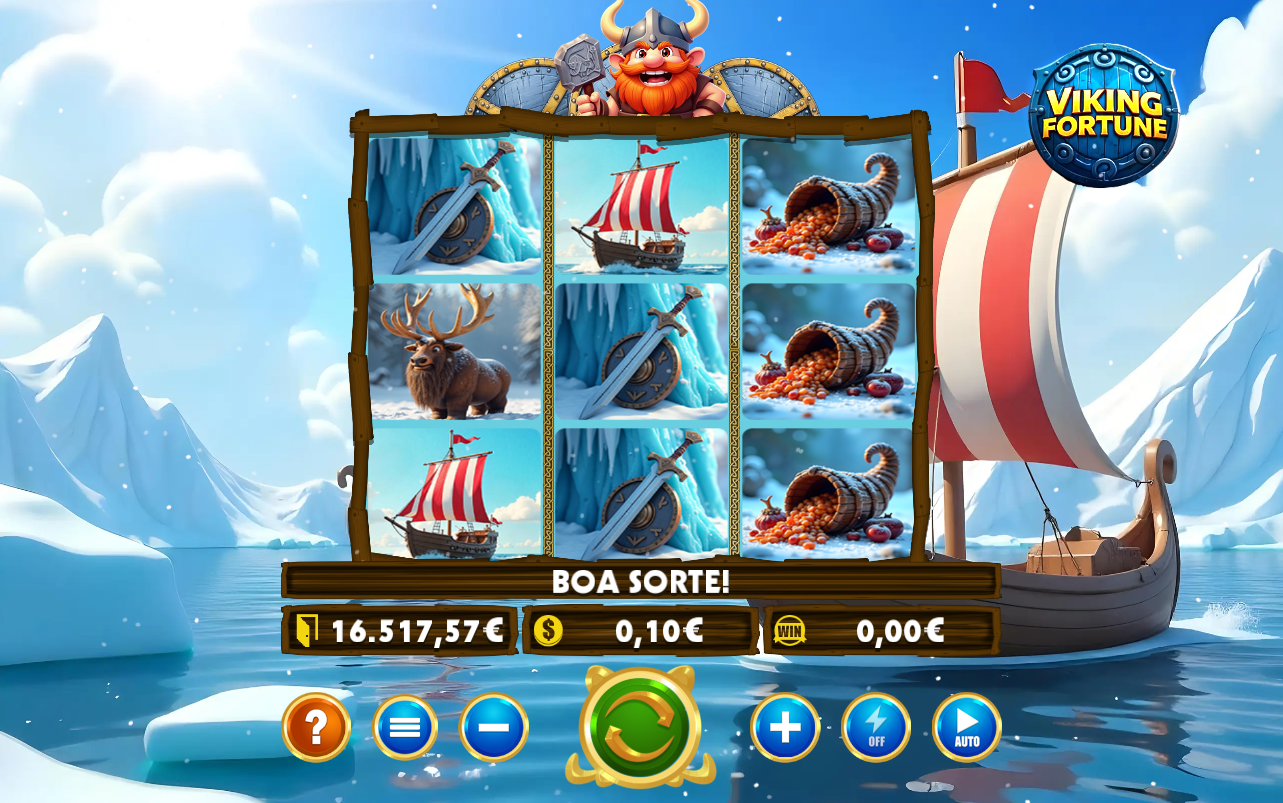Click the 0,00€ win counter

[x=898, y=629]
